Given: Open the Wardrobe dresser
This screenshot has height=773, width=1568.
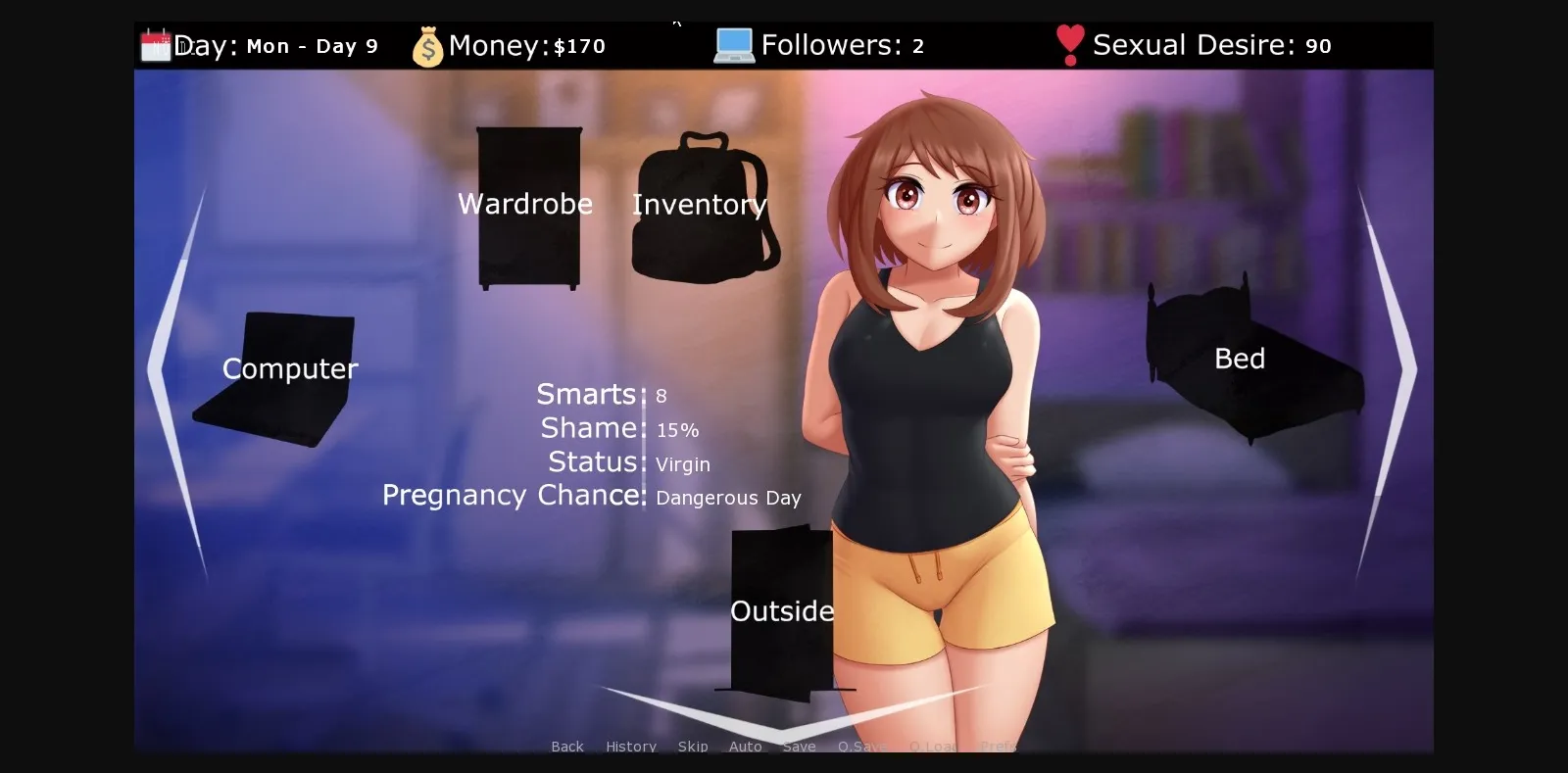Looking at the screenshot, I should click(x=527, y=206).
